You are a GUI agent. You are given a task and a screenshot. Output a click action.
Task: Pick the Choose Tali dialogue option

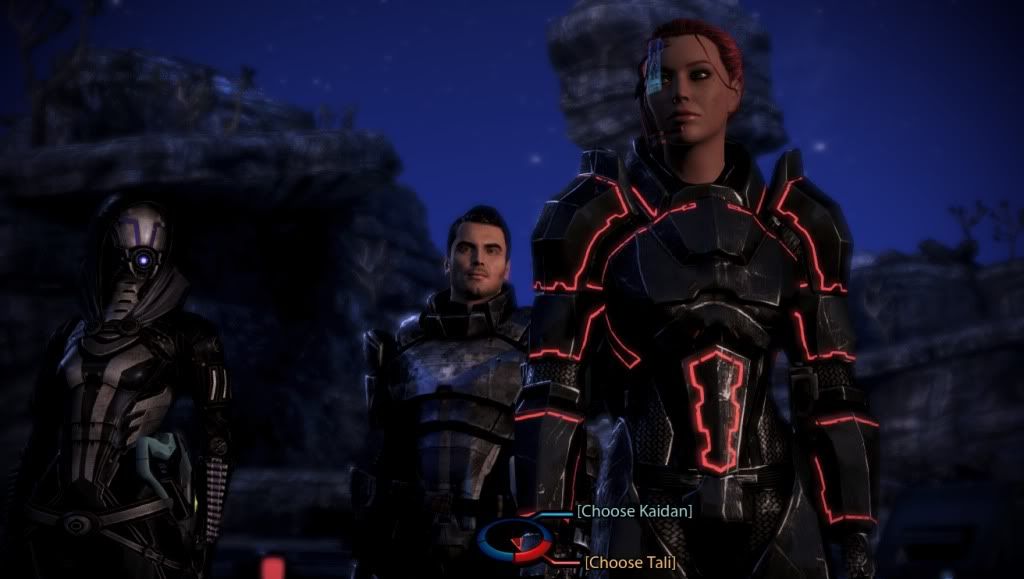pos(629,562)
